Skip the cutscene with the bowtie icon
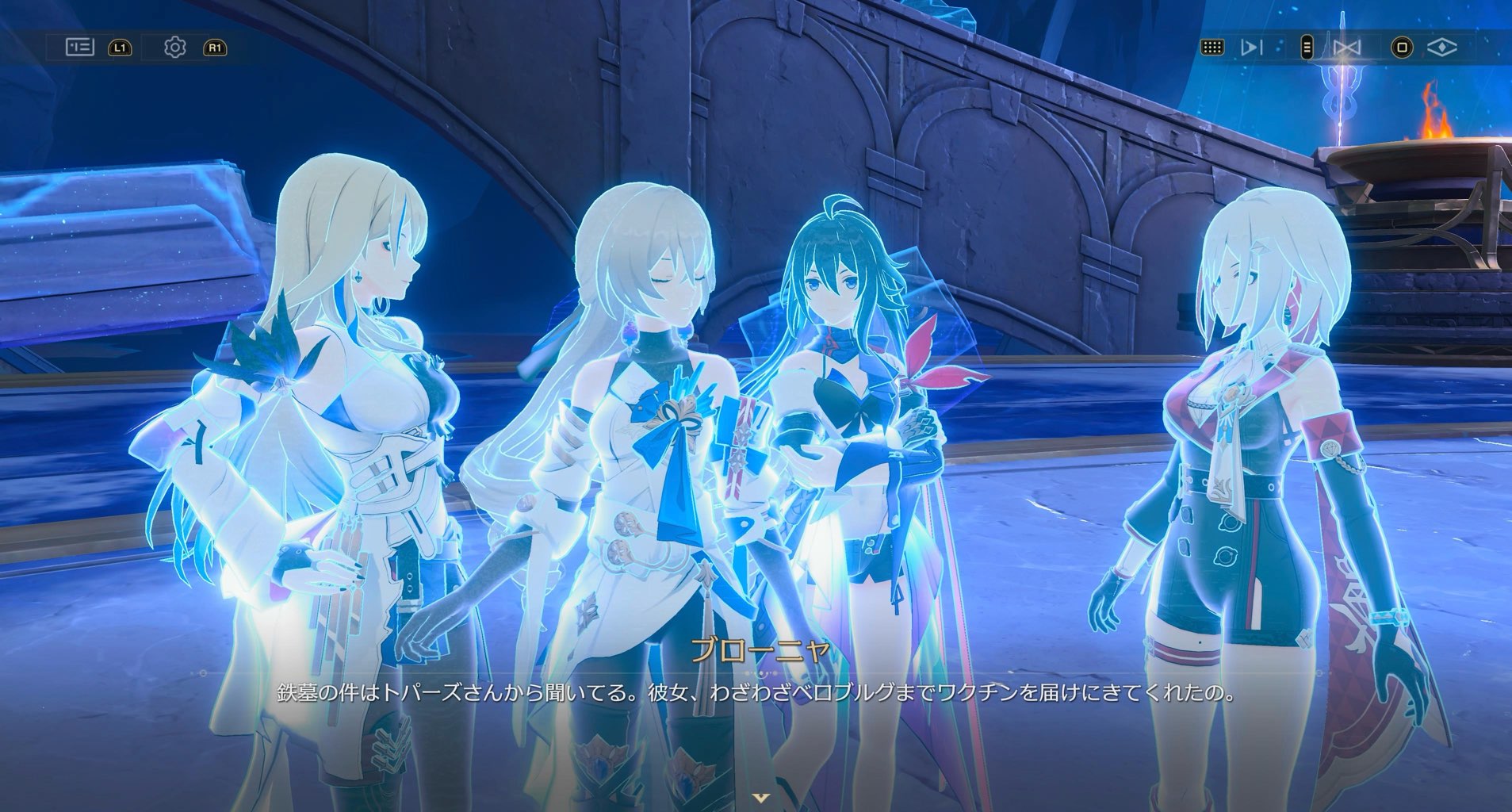The image size is (1512, 812). [1346, 48]
